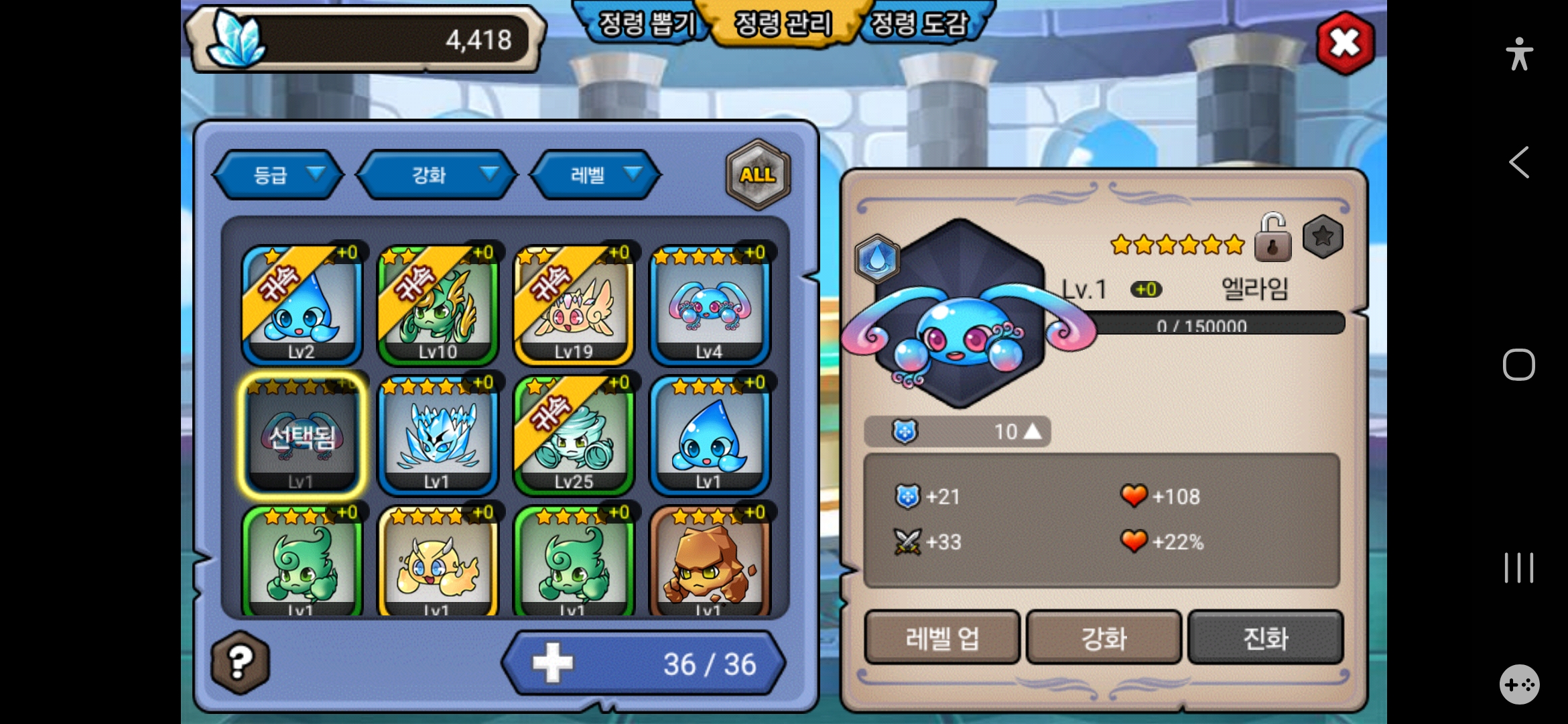Open the 진화 evolution button
This screenshot has width=1568, height=724.
point(1266,638)
